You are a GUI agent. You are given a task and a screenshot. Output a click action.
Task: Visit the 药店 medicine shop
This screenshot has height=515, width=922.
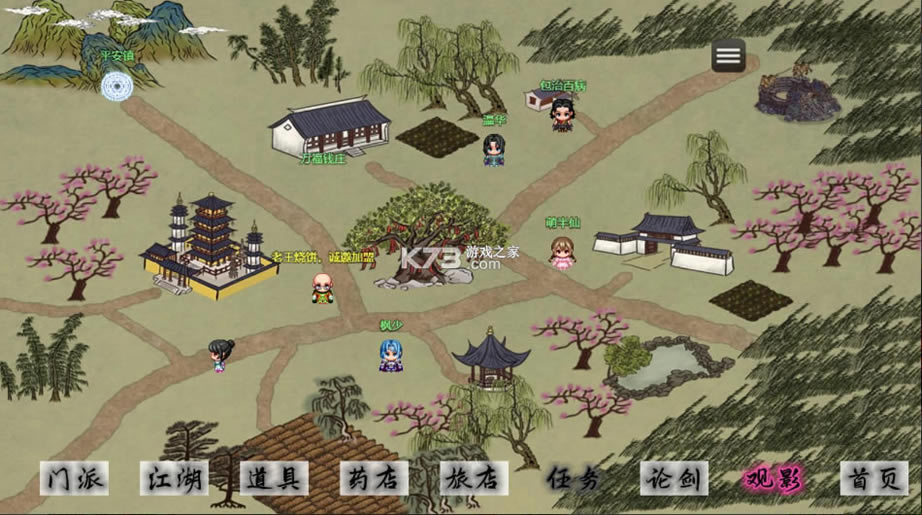[x=374, y=478]
